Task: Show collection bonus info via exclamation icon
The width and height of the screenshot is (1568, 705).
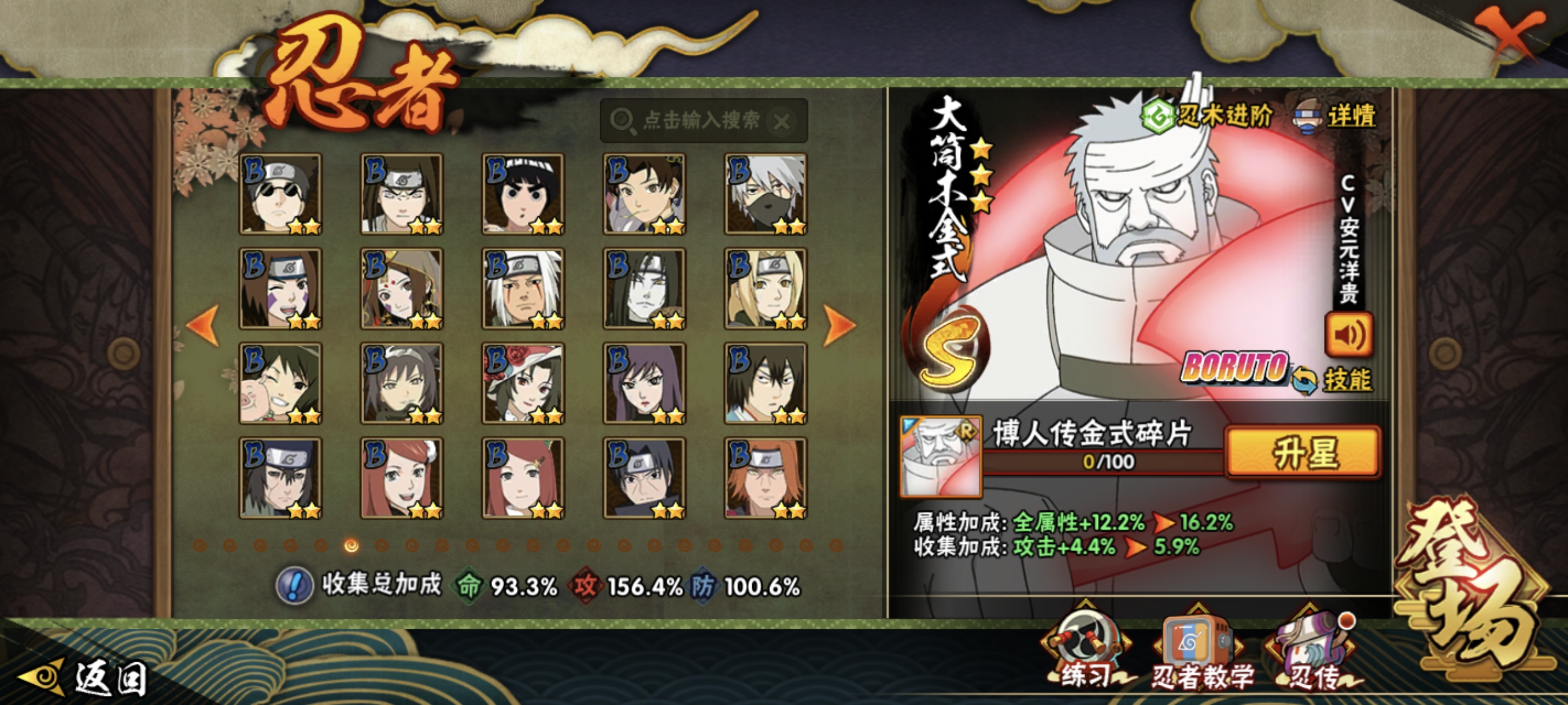Action: [x=295, y=585]
